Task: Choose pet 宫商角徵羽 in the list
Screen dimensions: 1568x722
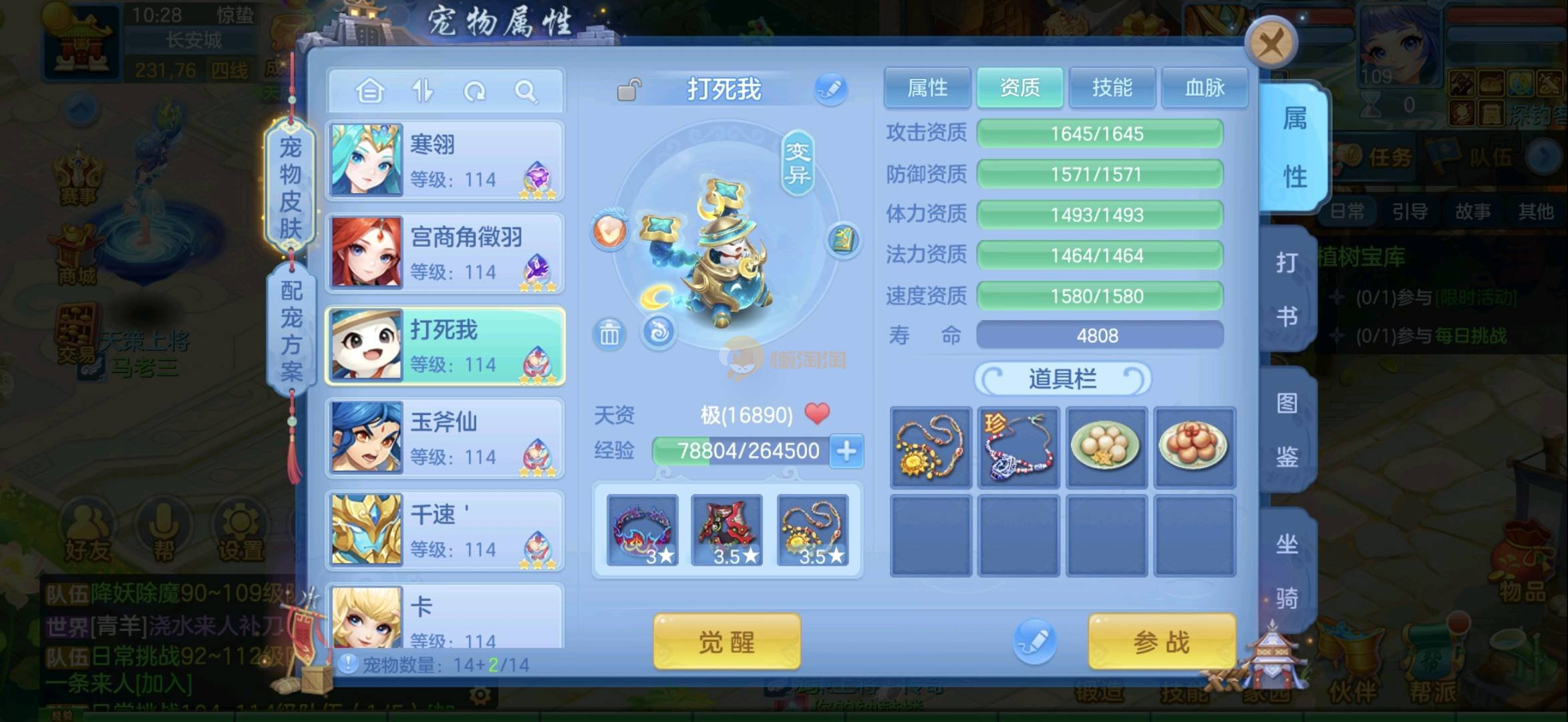Action: click(445, 253)
